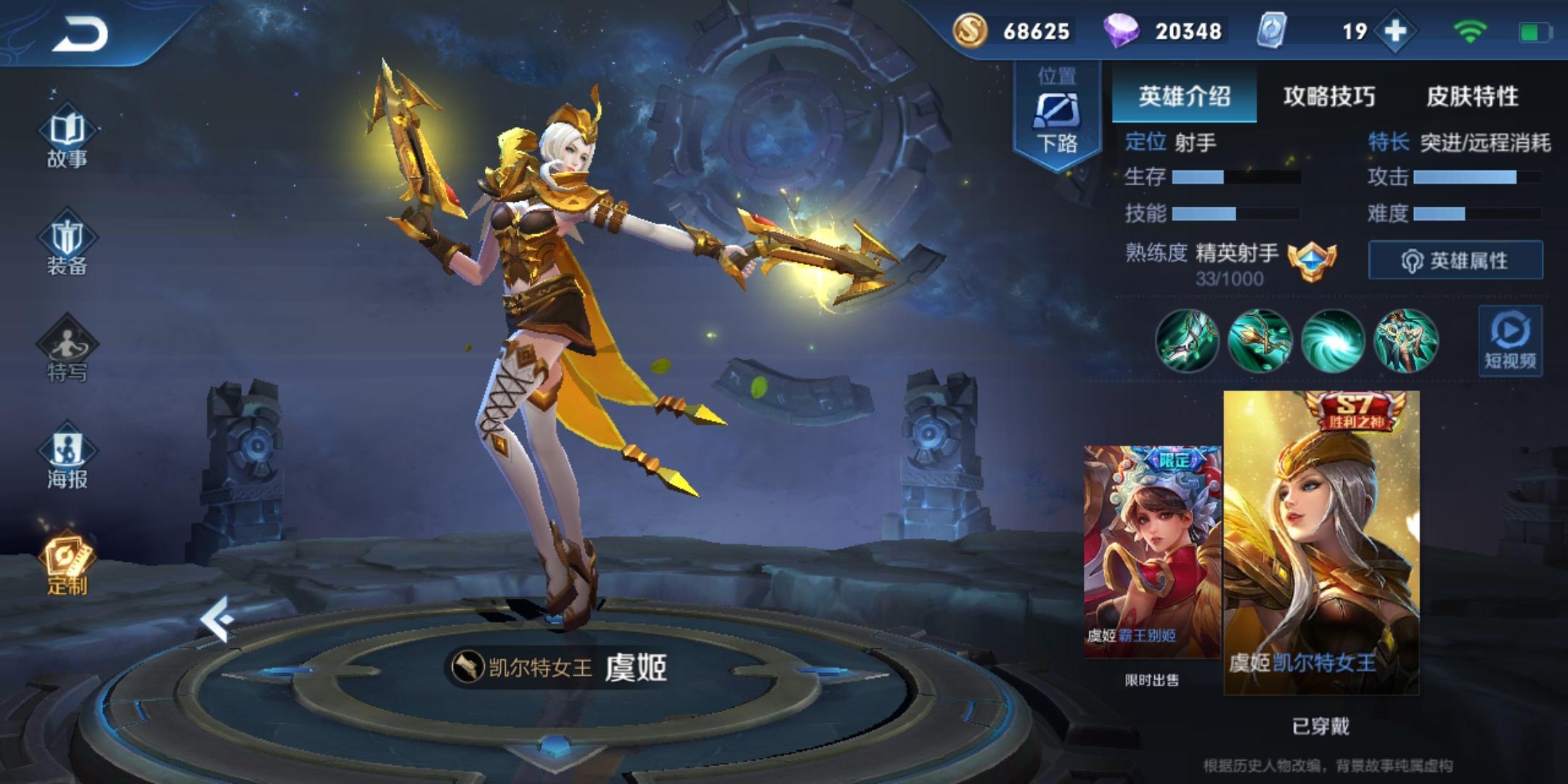Open the fourth skill icon with hero portrait

pyautogui.click(x=1405, y=340)
